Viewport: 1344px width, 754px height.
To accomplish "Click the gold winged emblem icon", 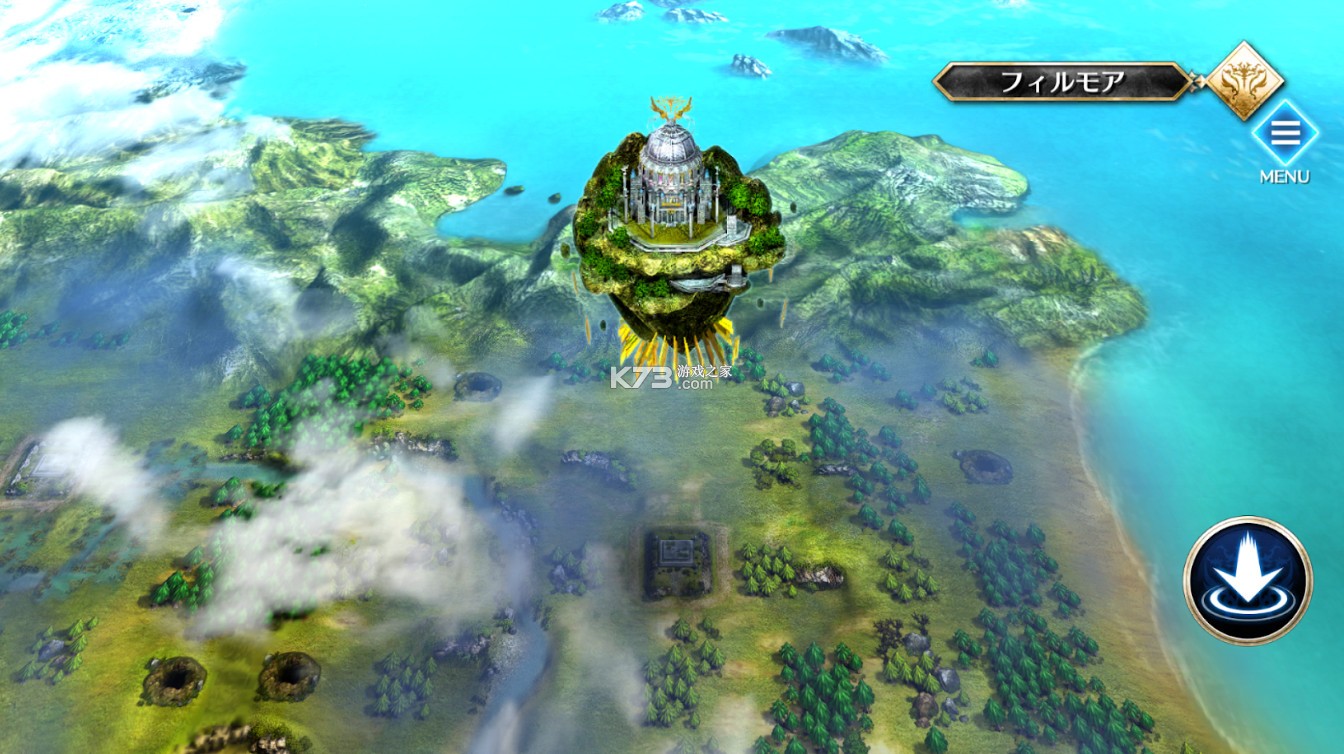I will [1245, 80].
